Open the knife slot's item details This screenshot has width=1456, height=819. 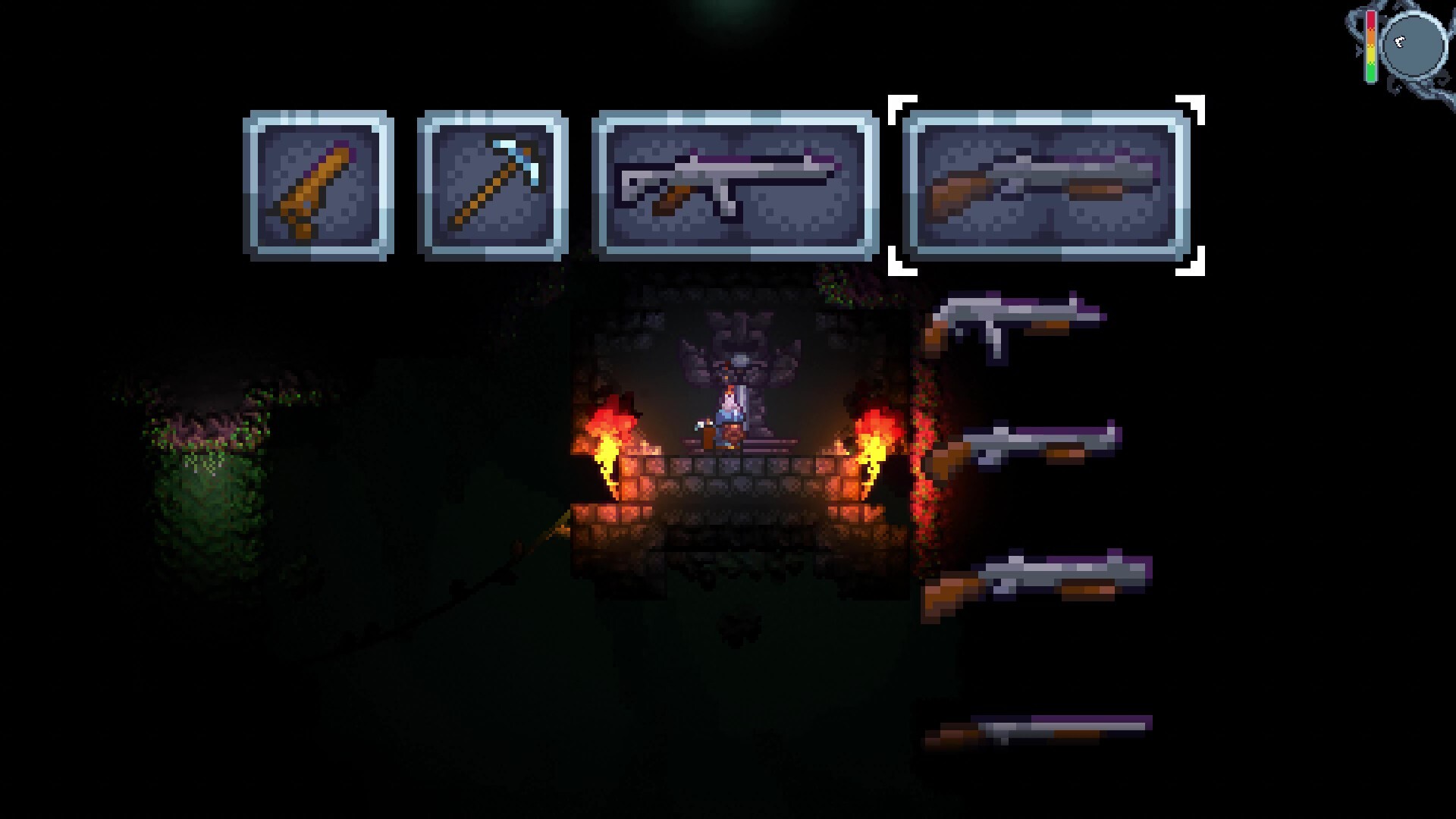[318, 184]
